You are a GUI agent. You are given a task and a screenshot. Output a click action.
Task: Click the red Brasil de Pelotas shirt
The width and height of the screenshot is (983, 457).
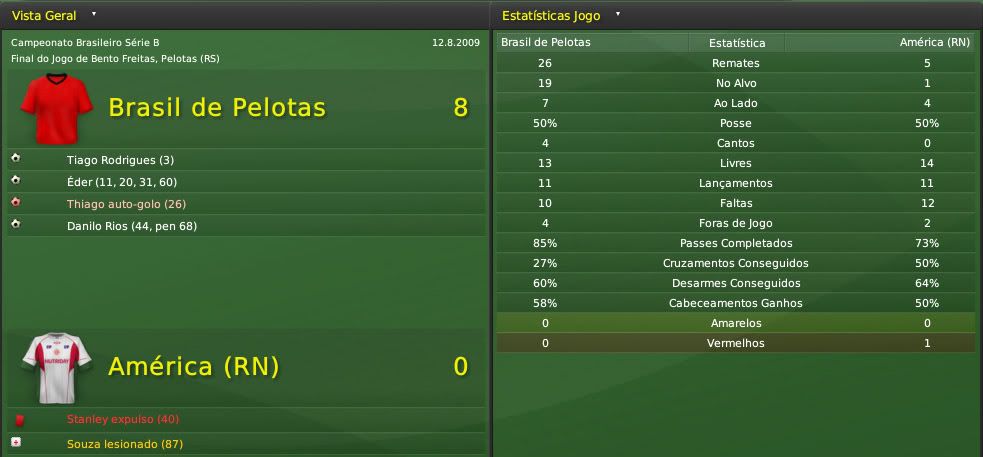click(x=56, y=109)
